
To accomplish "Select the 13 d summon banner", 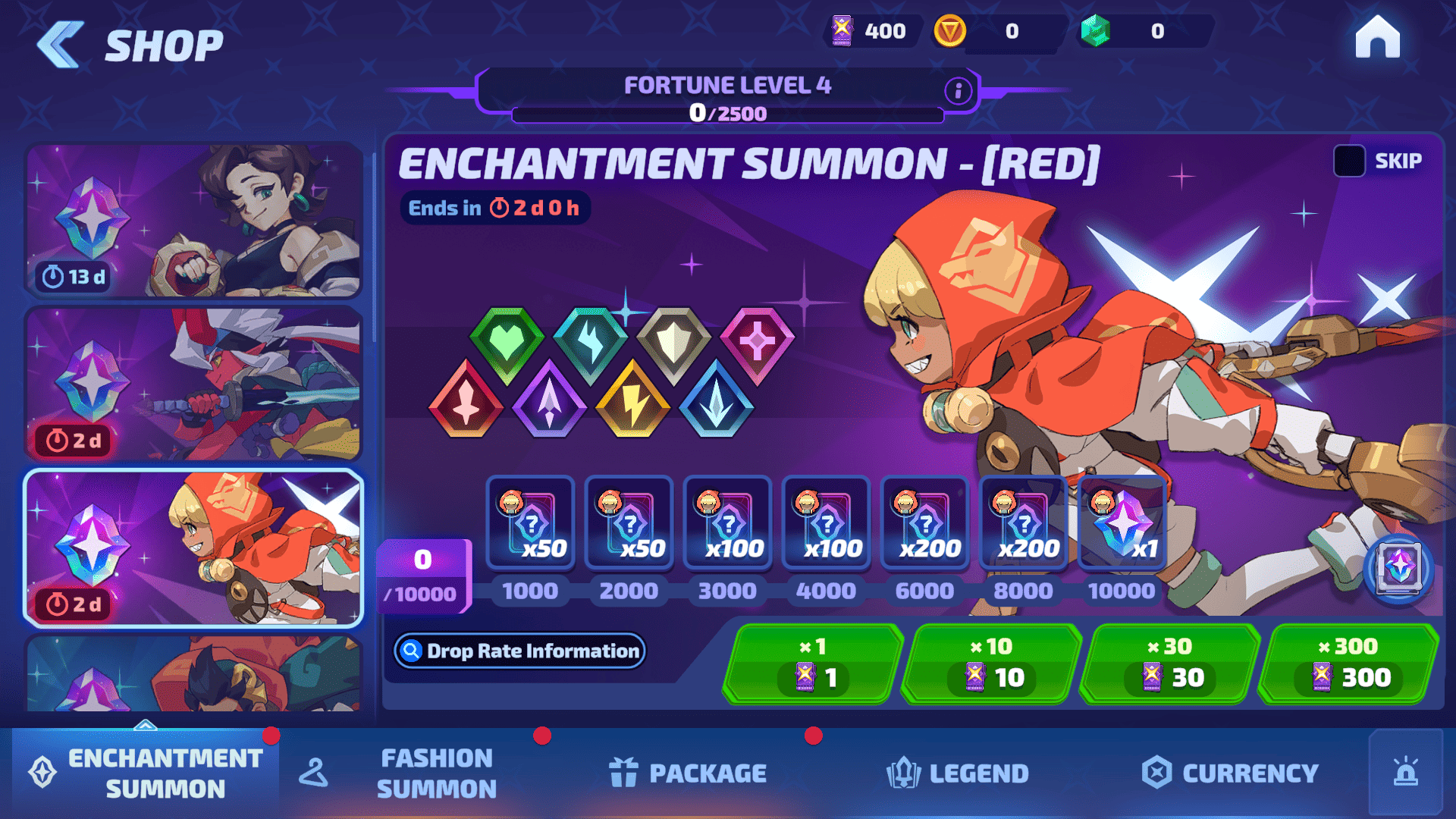I will click(x=193, y=220).
